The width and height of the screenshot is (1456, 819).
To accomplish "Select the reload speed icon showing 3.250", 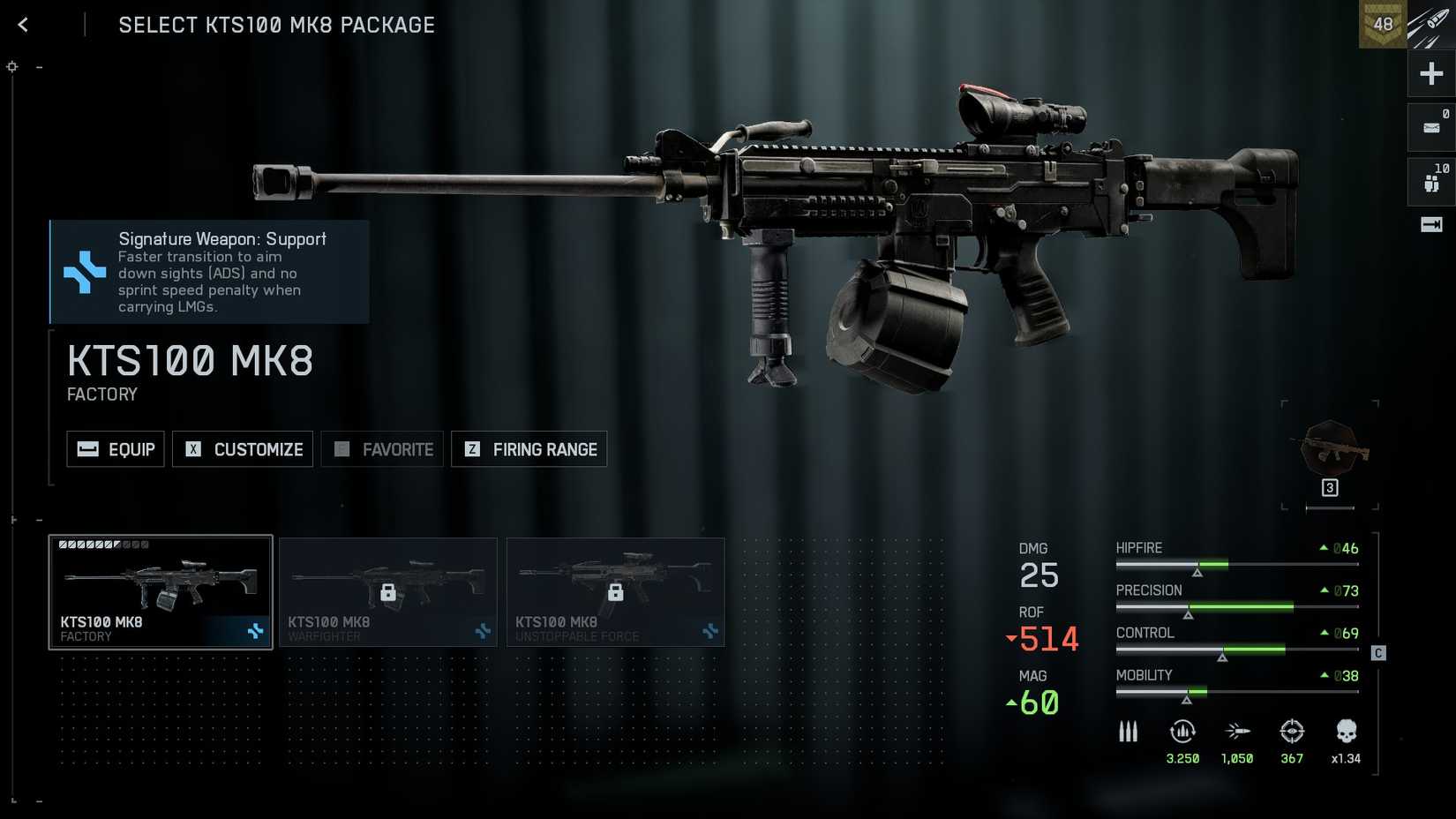I will click(x=1182, y=732).
